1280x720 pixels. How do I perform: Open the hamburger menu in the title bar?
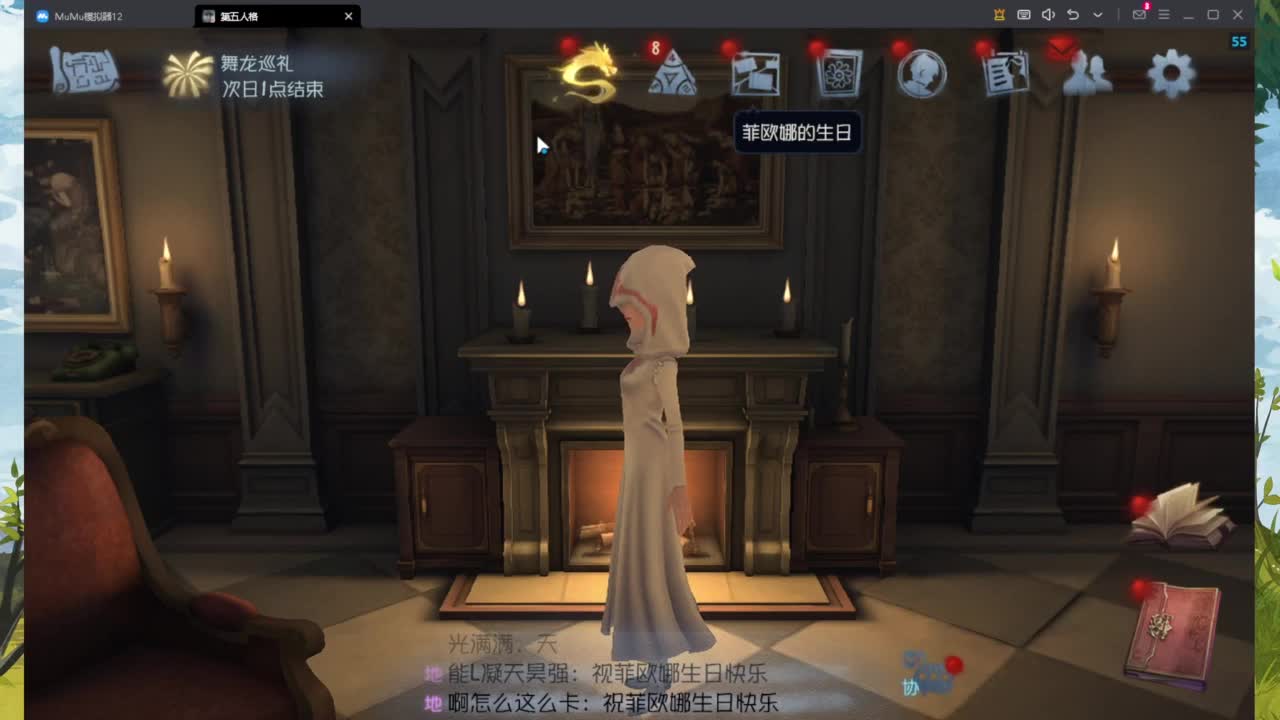1164,16
